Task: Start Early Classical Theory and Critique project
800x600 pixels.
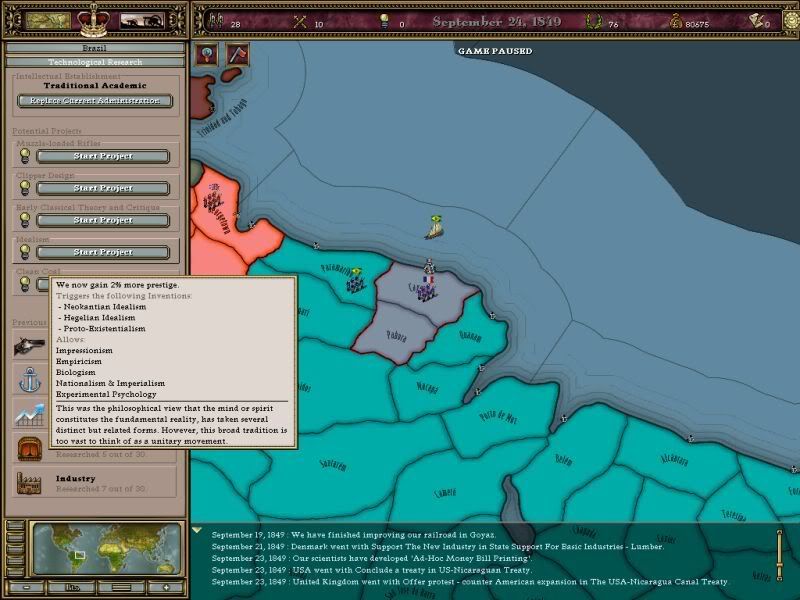Action: [x=103, y=220]
